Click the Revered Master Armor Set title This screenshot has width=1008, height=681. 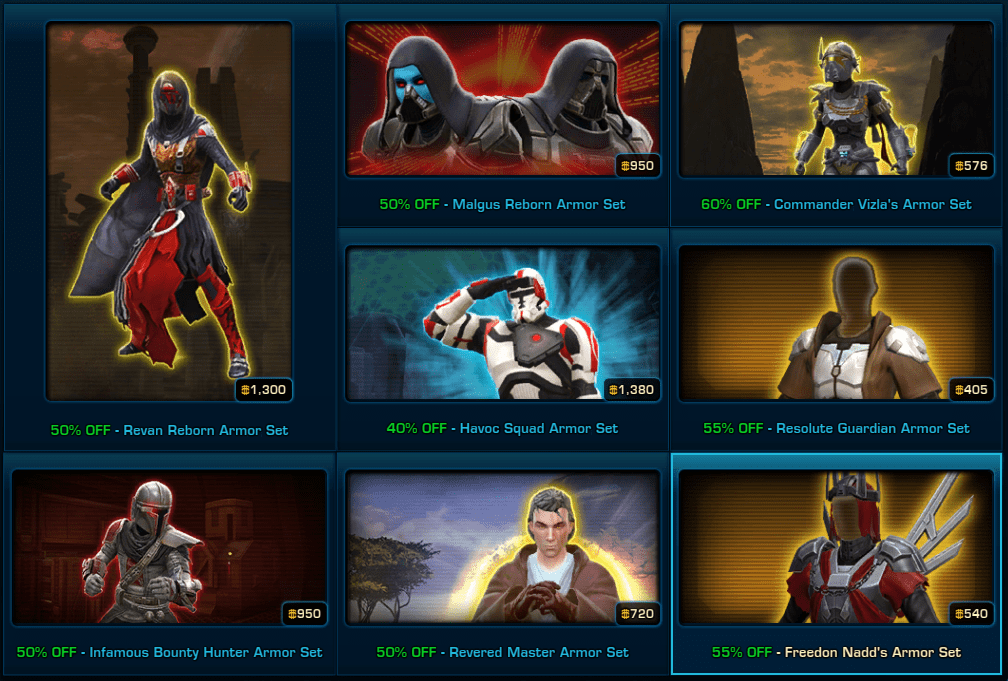pos(538,652)
